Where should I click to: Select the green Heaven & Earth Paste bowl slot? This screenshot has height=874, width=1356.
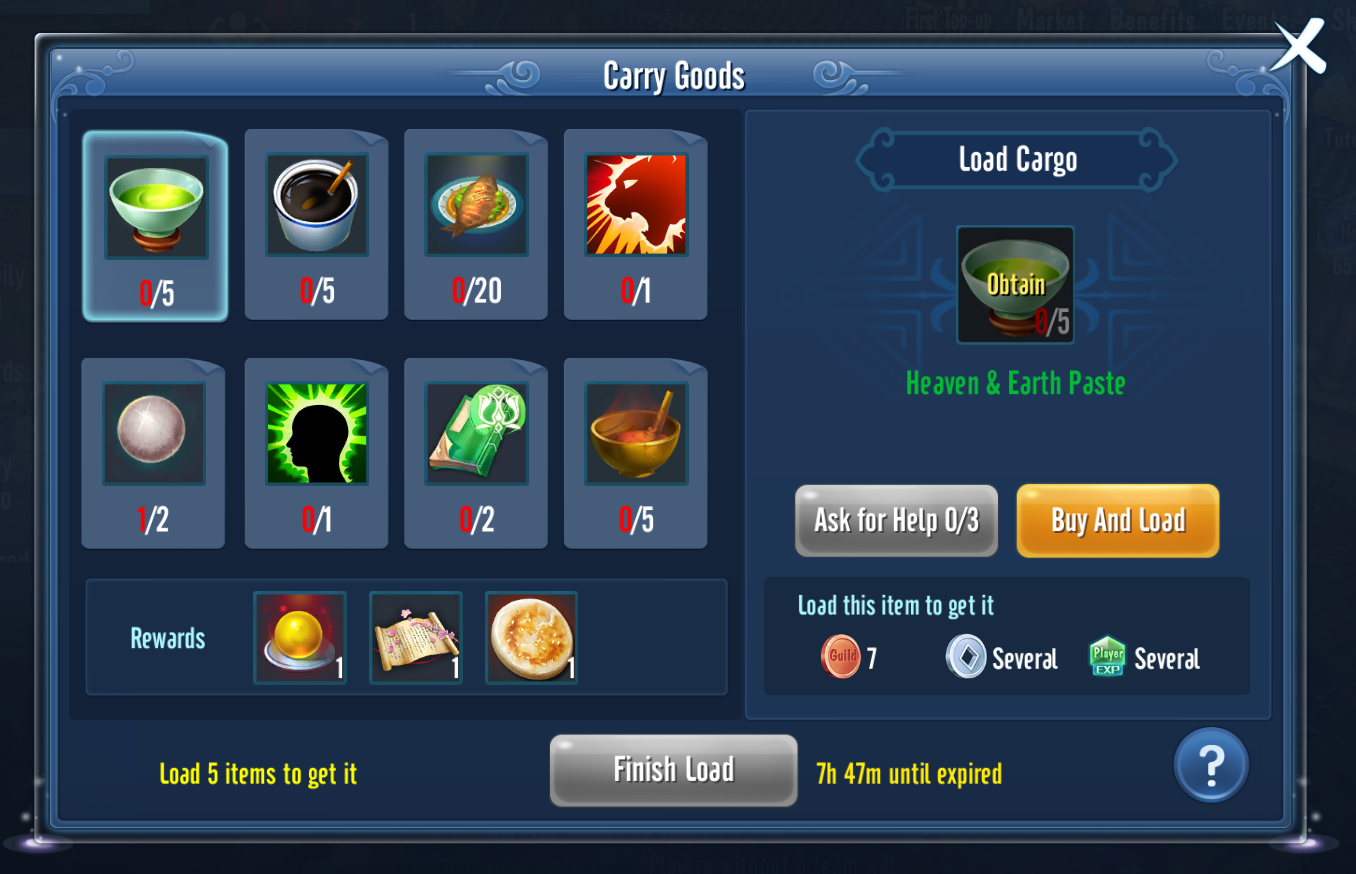coord(156,226)
